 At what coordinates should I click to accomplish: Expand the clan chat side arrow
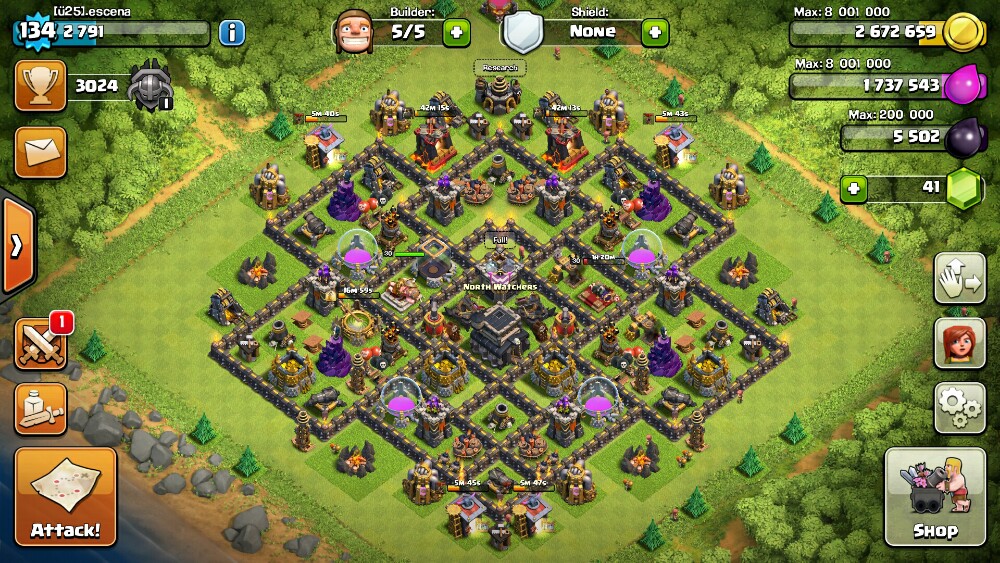pyautogui.click(x=17, y=246)
